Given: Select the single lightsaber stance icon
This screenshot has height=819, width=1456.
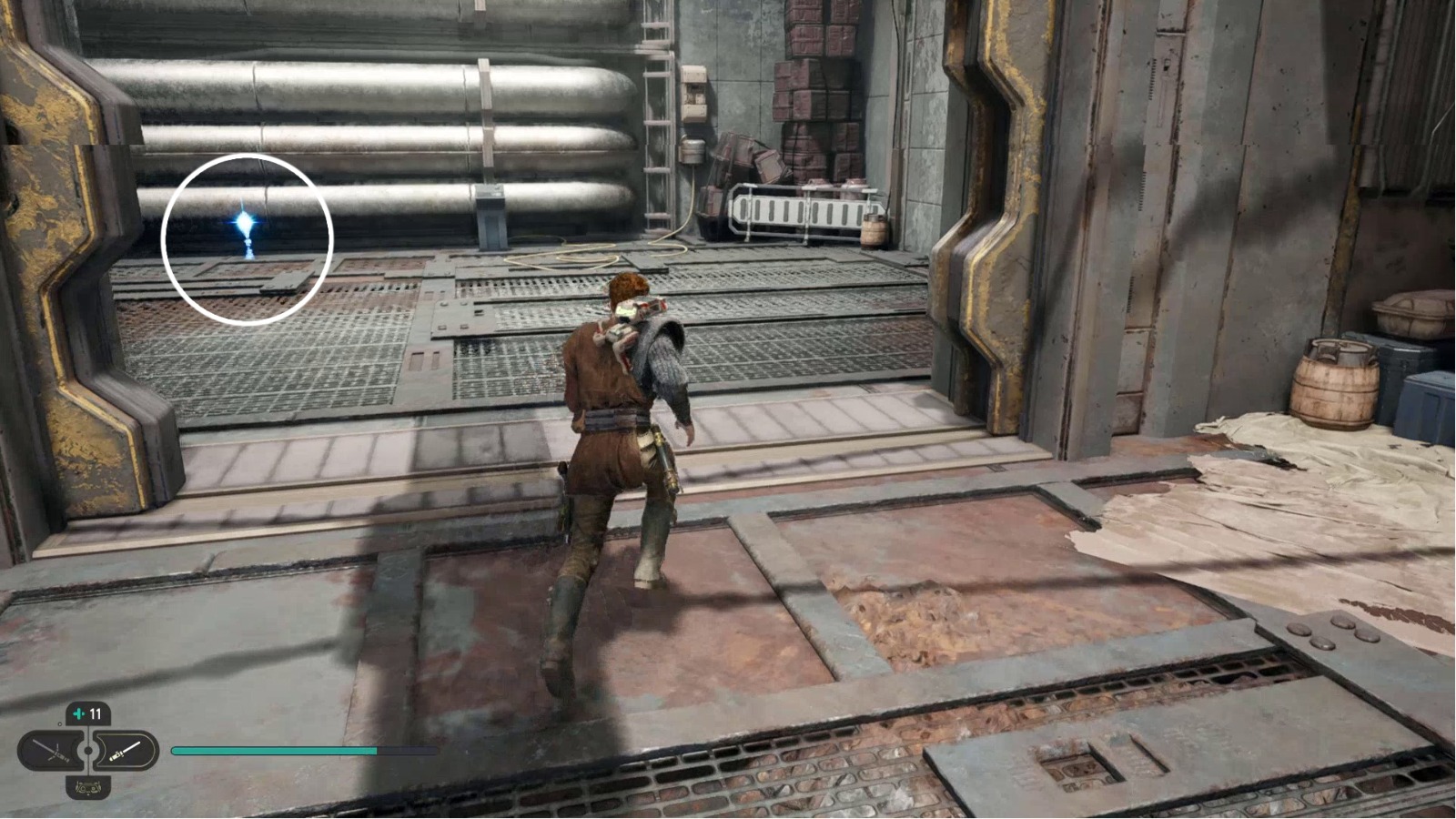Looking at the screenshot, I should pyautogui.click(x=125, y=751).
